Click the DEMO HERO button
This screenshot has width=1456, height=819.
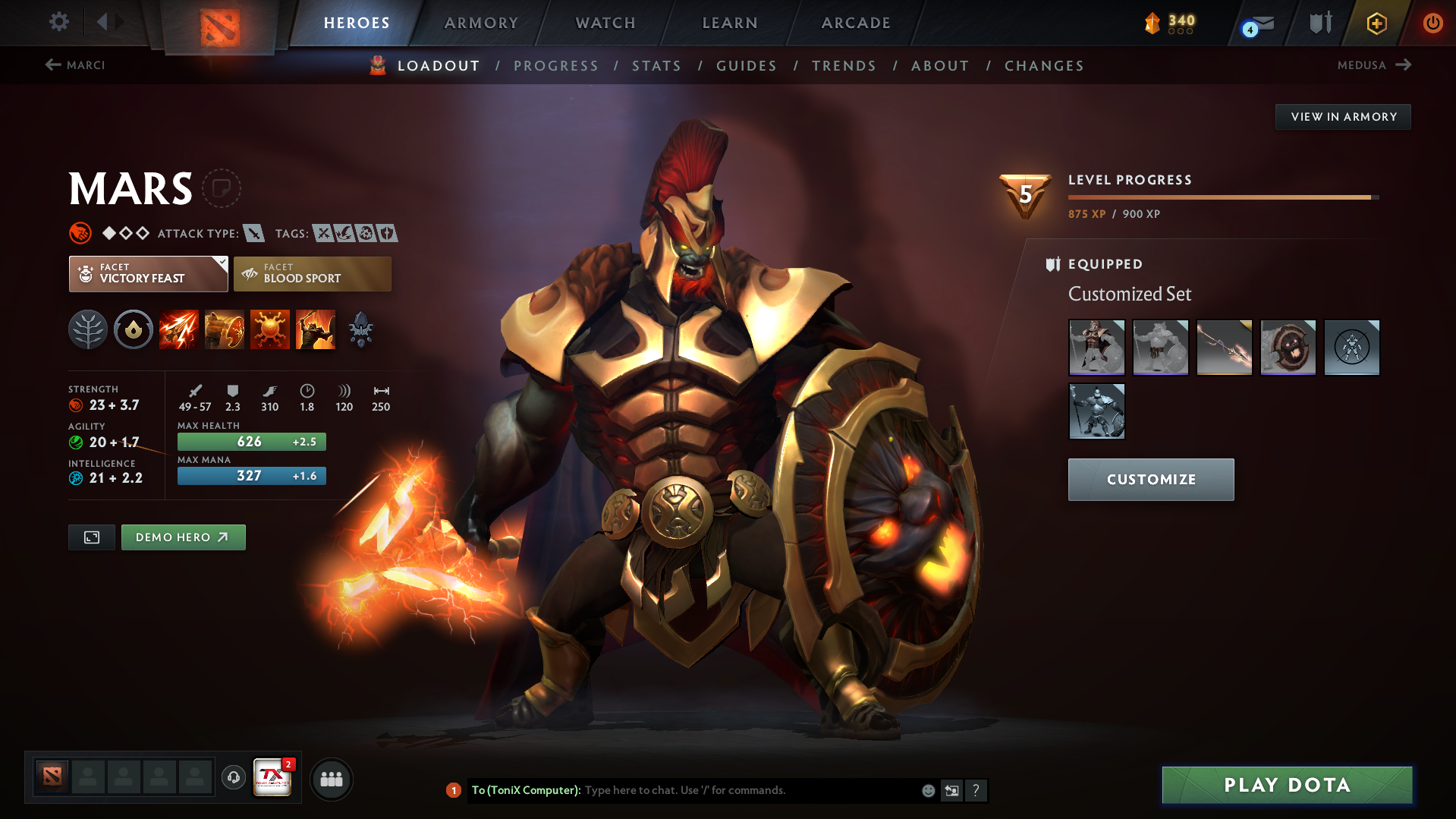coord(183,537)
